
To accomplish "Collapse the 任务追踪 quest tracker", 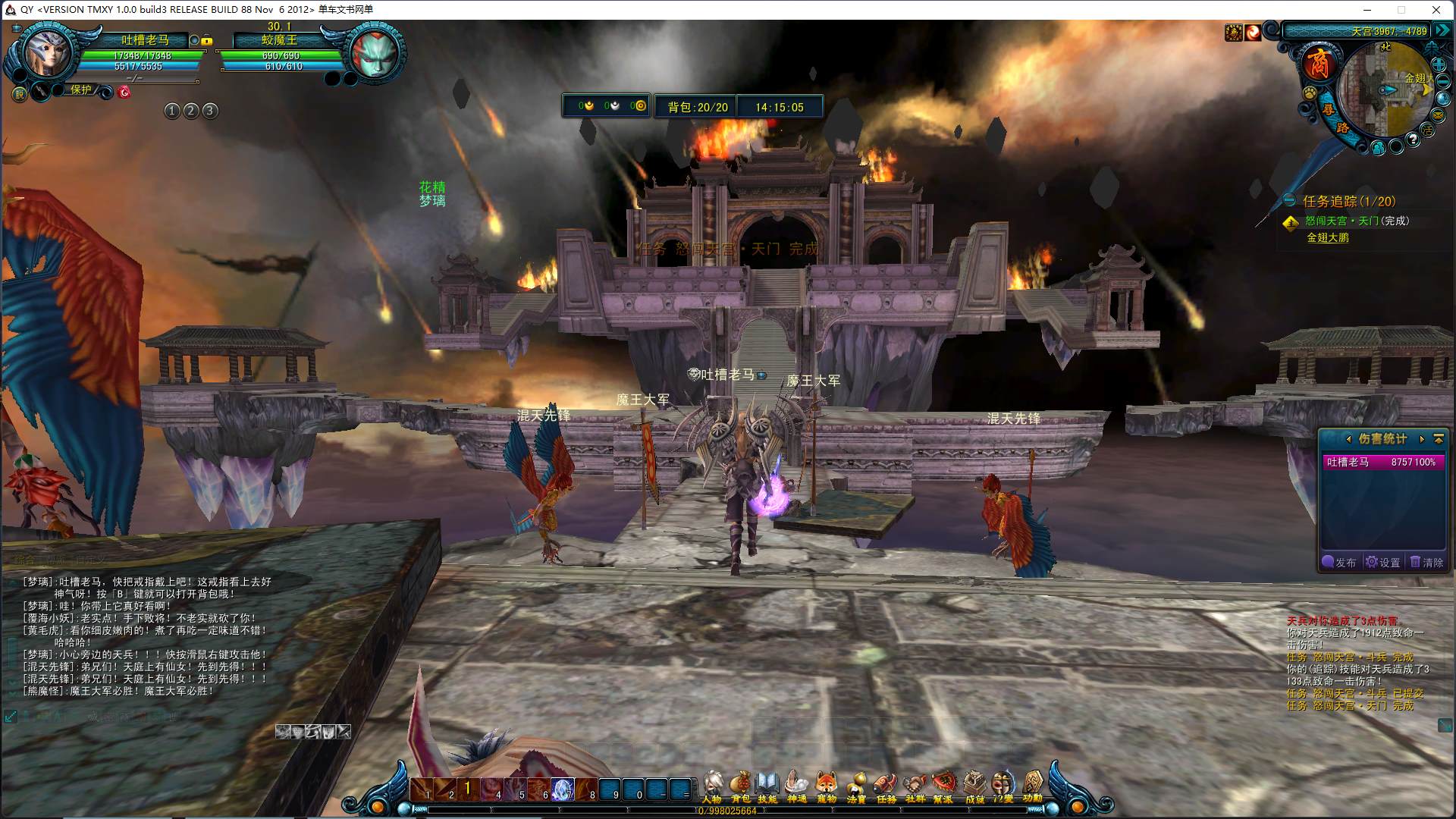I will (1289, 201).
